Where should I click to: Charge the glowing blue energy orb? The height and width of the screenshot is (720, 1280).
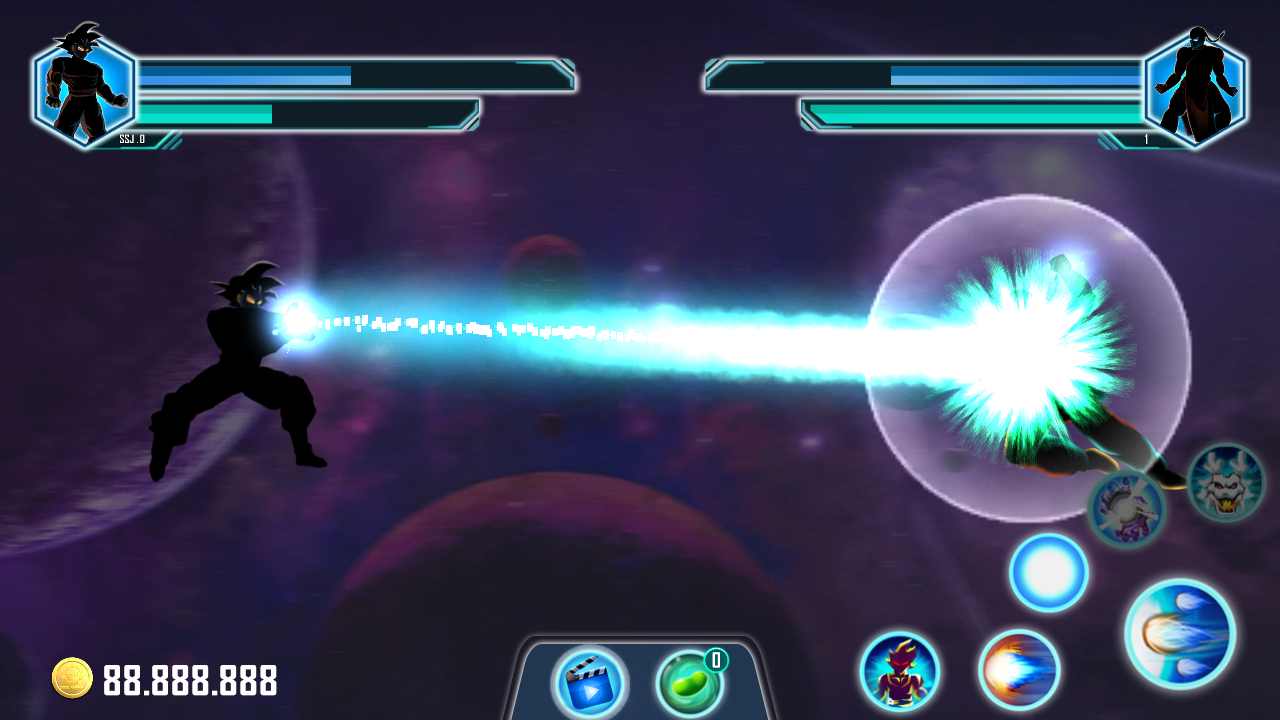click(x=1048, y=573)
